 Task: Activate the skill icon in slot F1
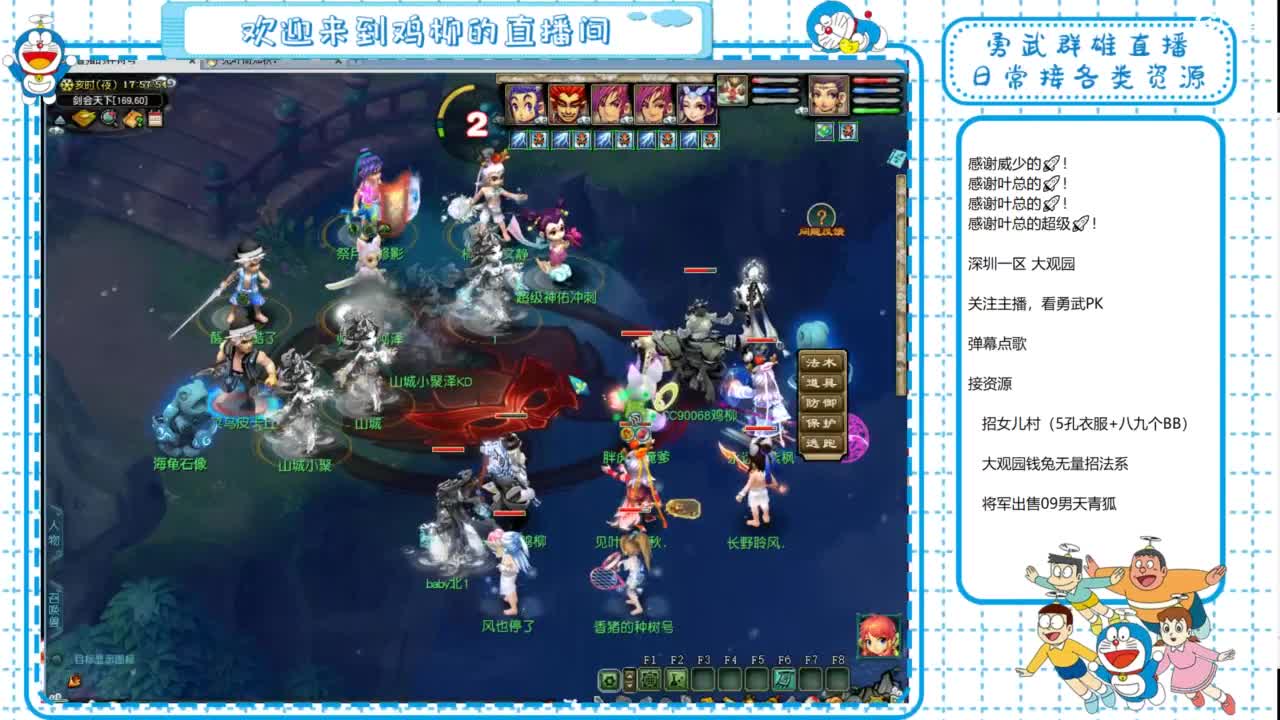click(651, 679)
